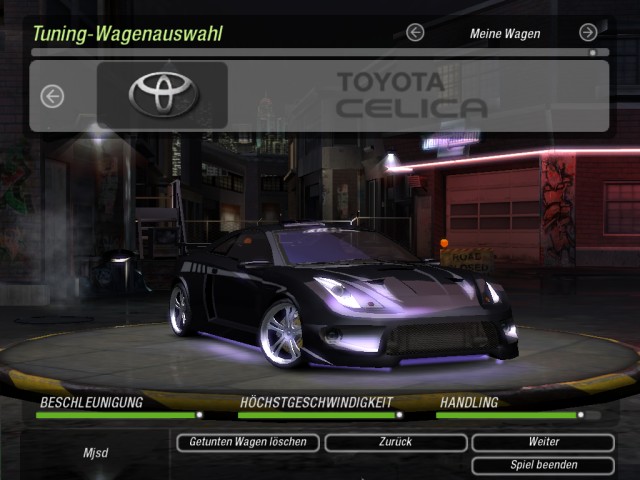
Task: Click the "Getunten Wagen löschen" button
Action: pyautogui.click(x=248, y=442)
